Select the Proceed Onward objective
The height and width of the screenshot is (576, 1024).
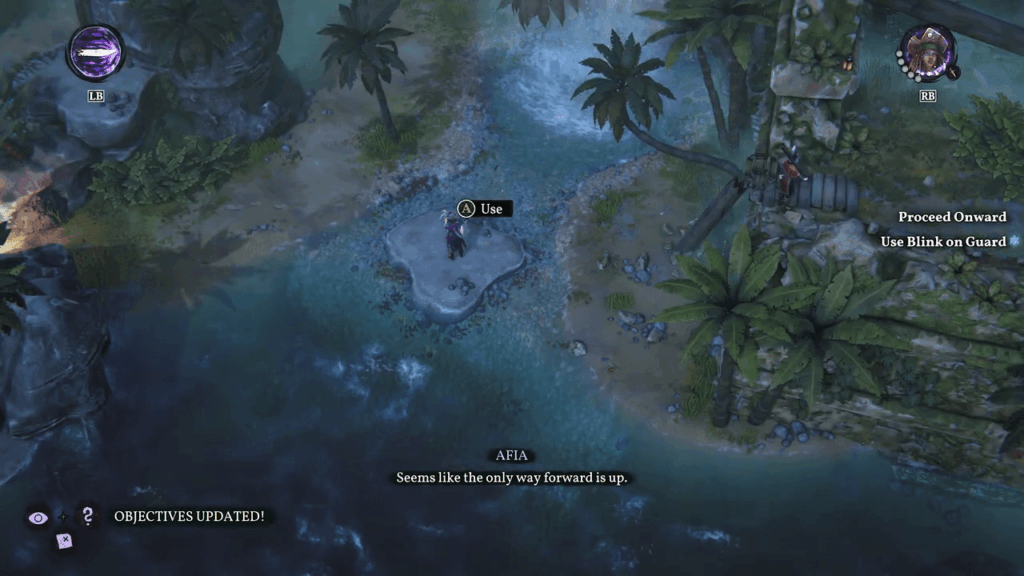951,217
